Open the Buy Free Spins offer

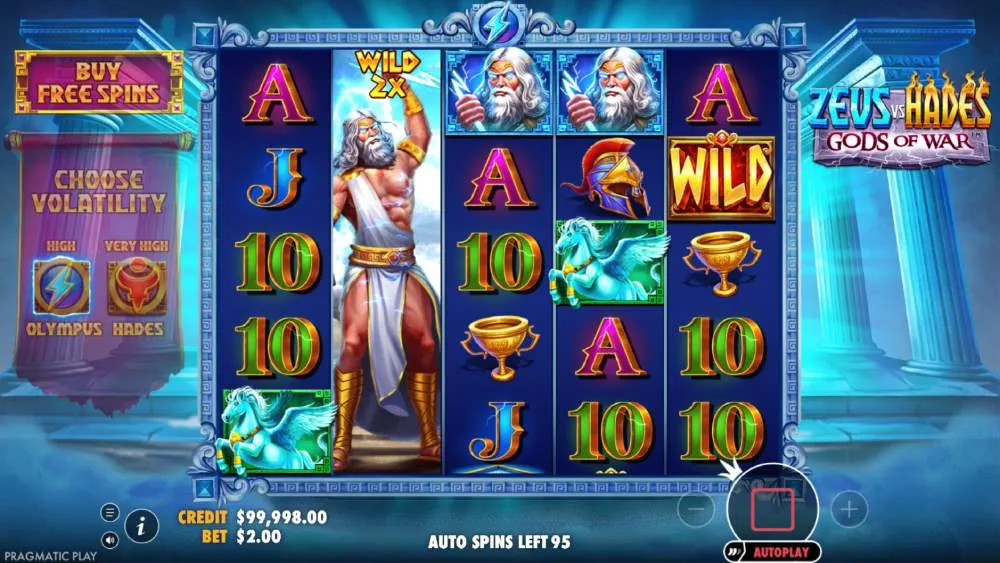coord(98,82)
